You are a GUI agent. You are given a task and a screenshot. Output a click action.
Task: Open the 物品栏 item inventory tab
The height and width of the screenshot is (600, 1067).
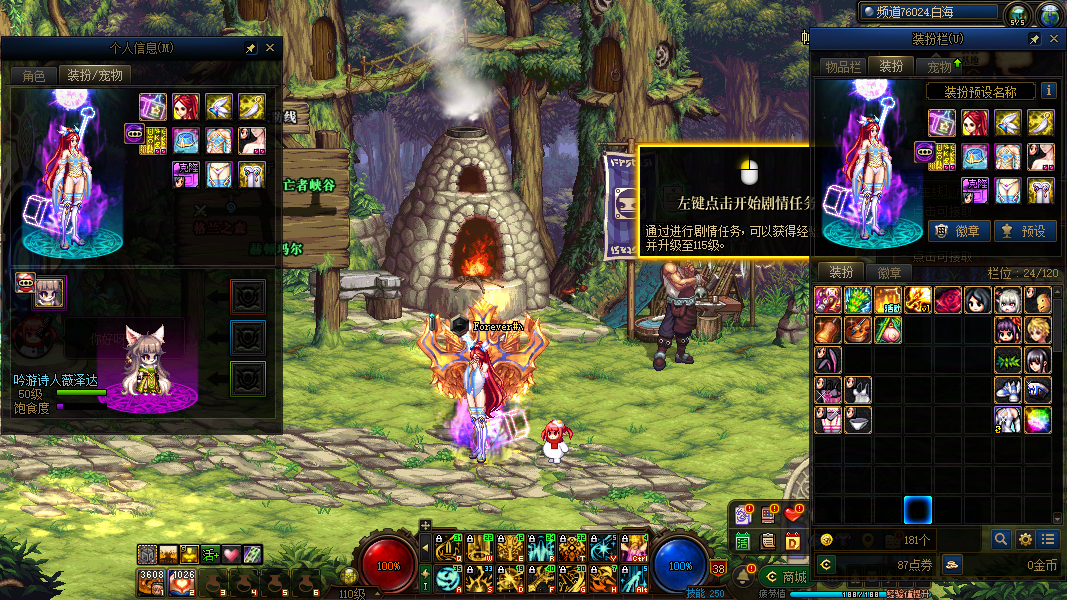pos(842,67)
